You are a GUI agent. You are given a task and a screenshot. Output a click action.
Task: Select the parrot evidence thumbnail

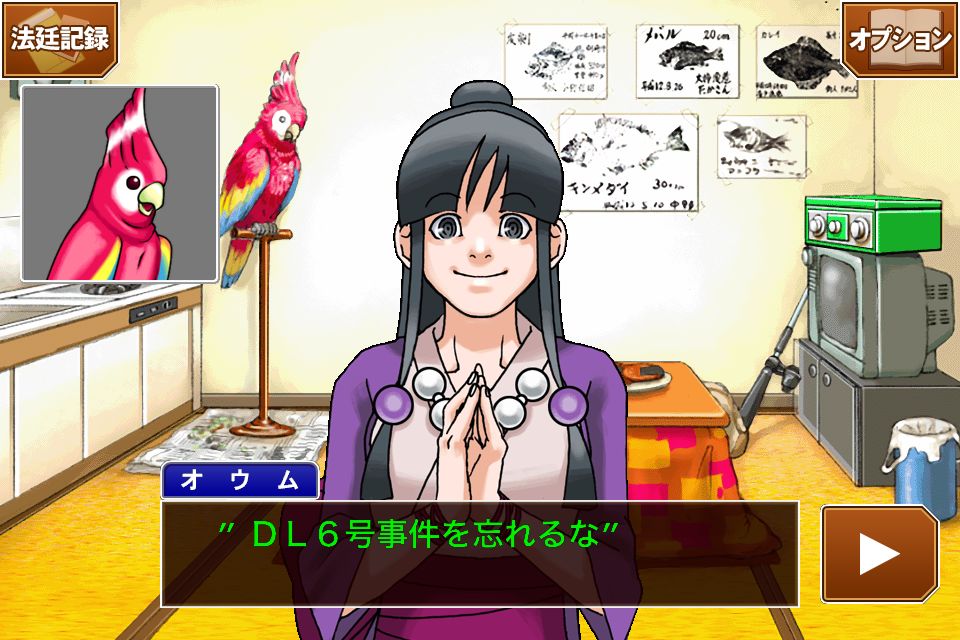[x=119, y=182]
